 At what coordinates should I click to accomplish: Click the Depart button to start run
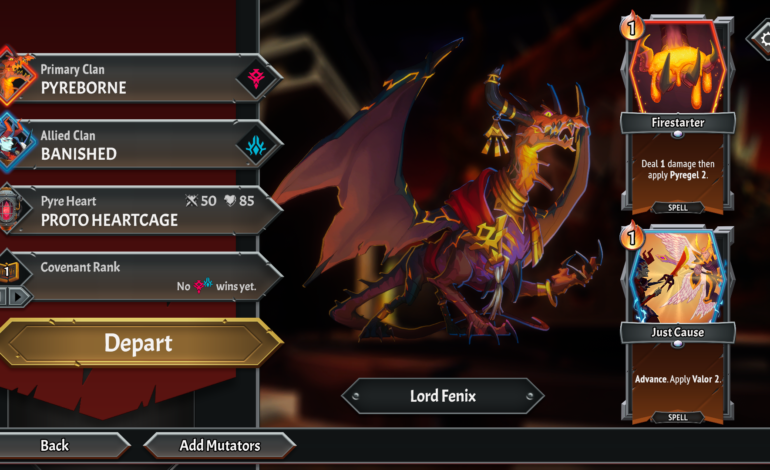tap(138, 343)
